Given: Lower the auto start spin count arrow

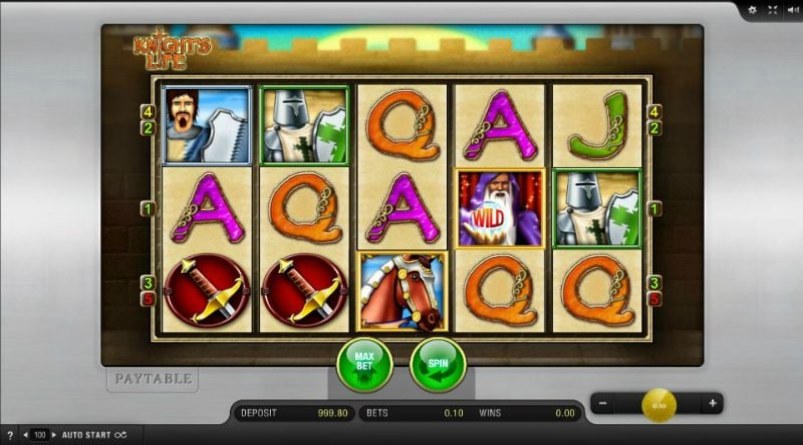Looking at the screenshot, I should click(28, 436).
